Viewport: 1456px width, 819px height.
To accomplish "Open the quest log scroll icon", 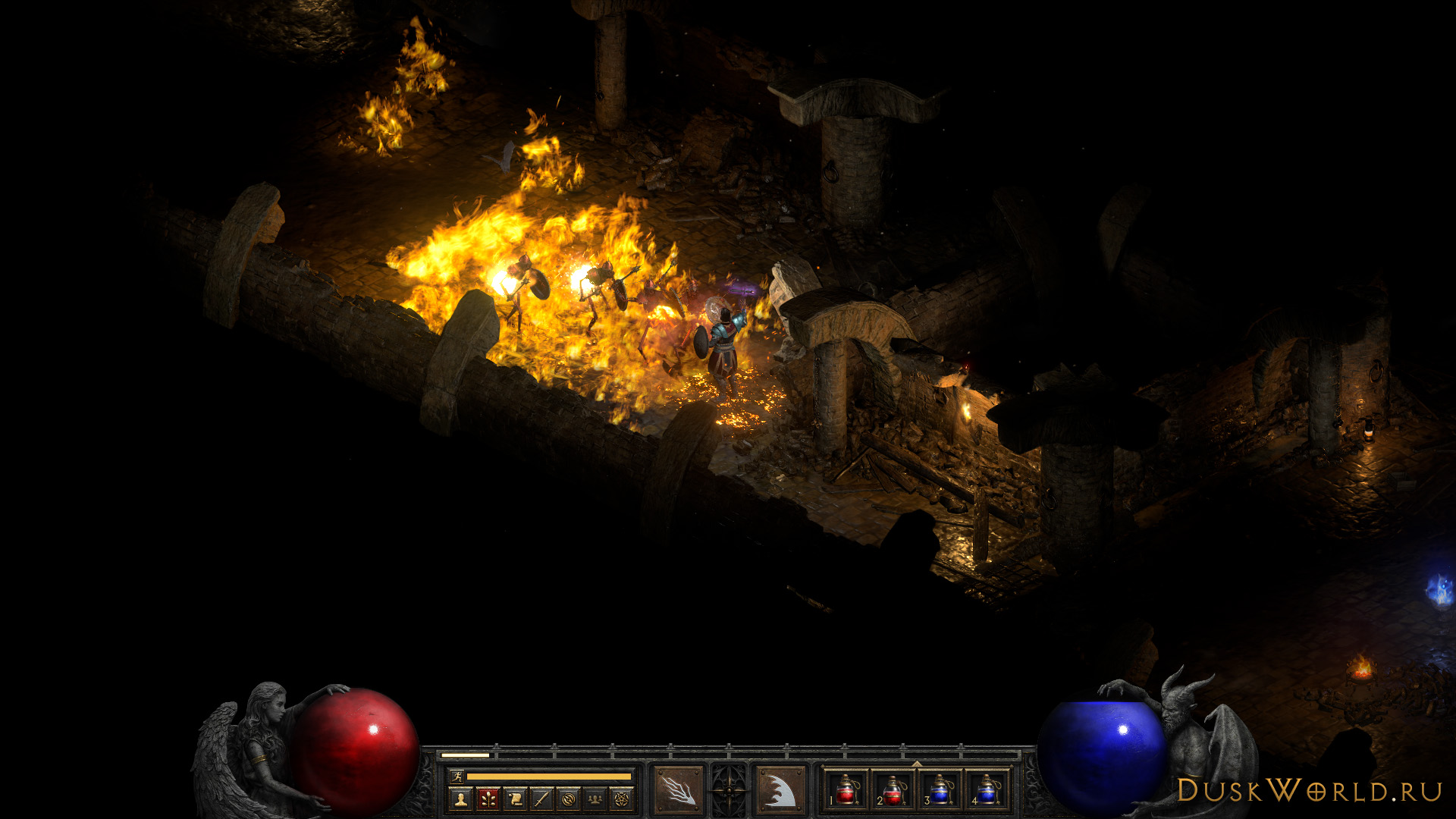I will [x=515, y=799].
